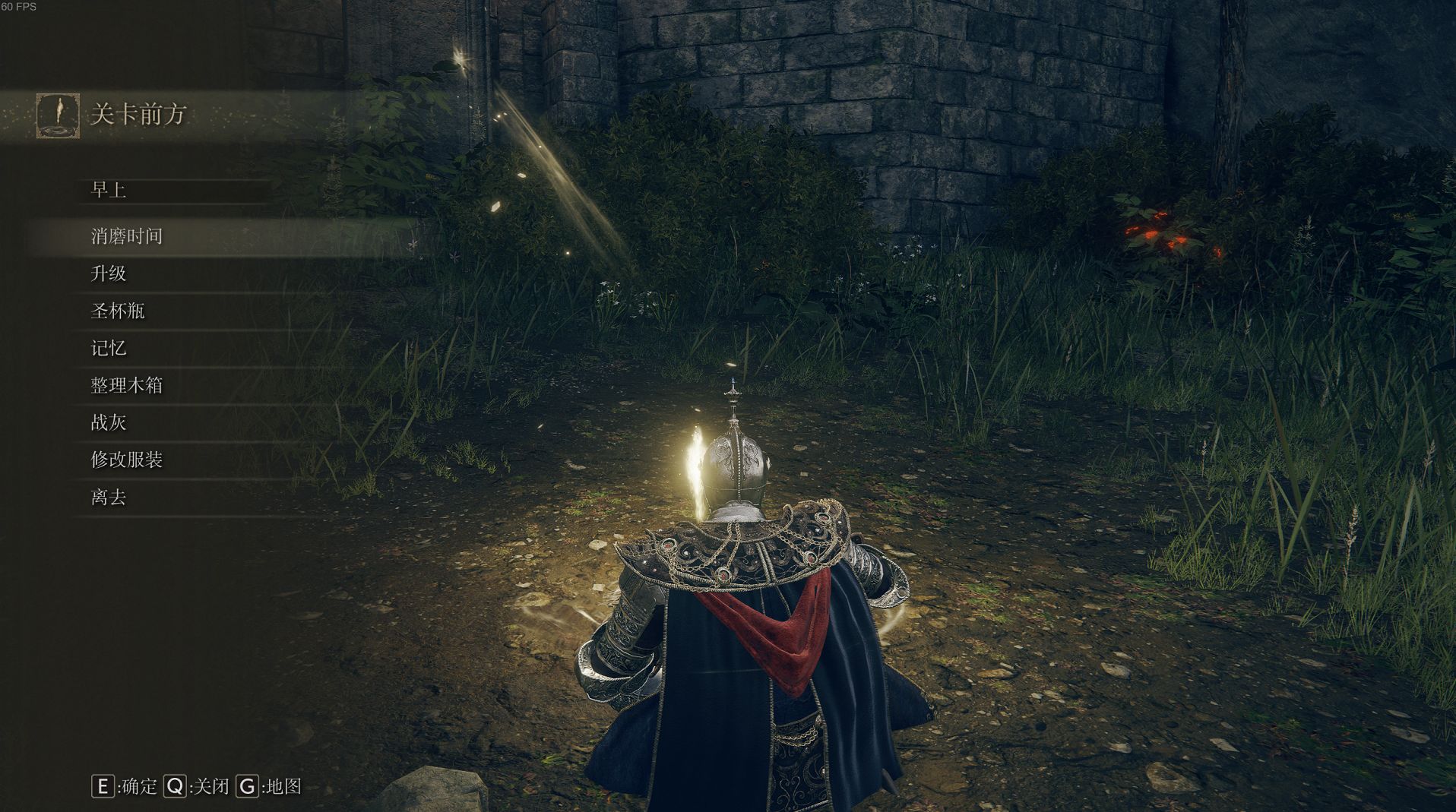Viewport: 1456px width, 812px height.
Task: Open the 升级 level up menu
Action: tap(109, 273)
